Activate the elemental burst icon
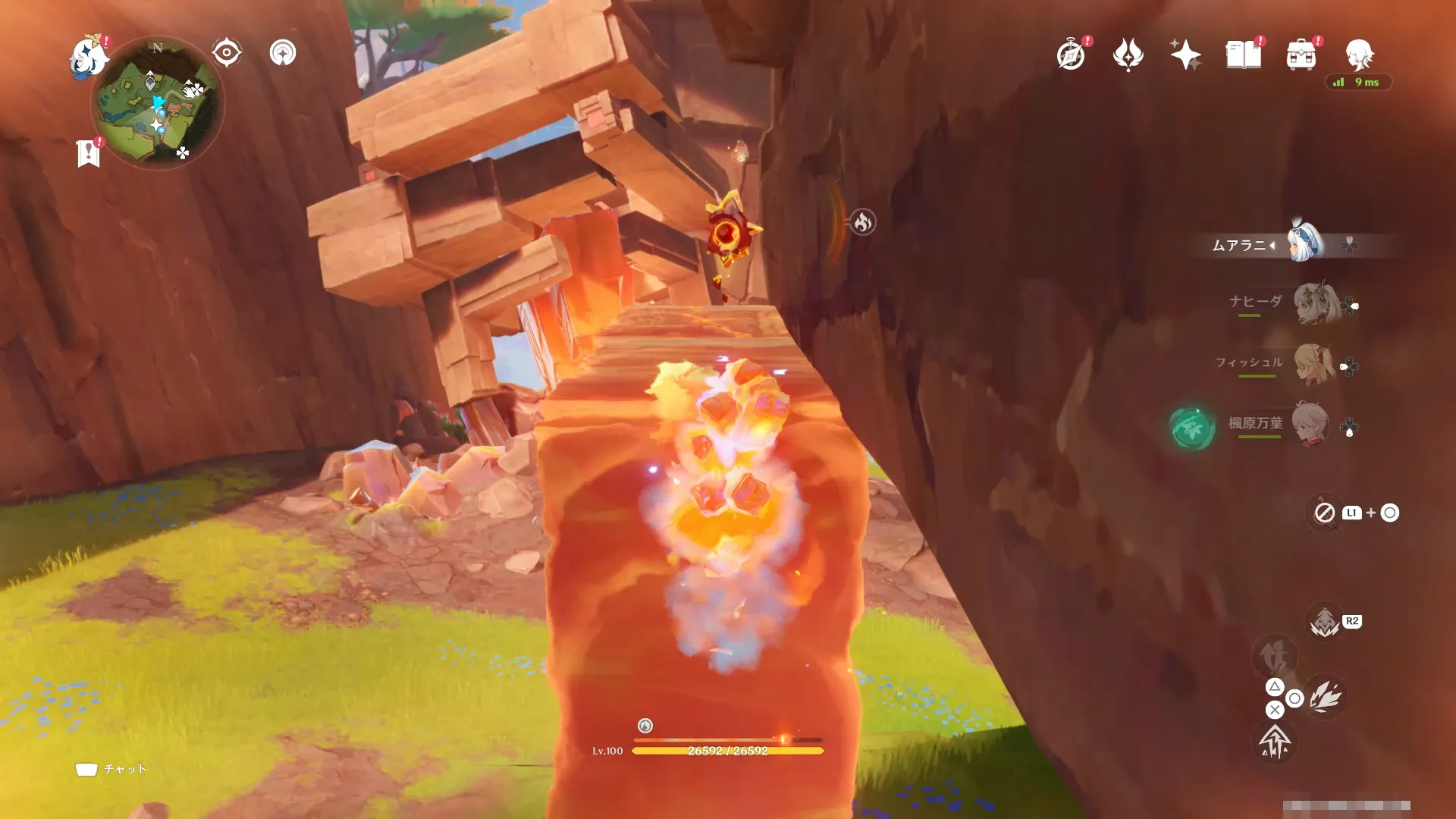 click(x=1325, y=622)
